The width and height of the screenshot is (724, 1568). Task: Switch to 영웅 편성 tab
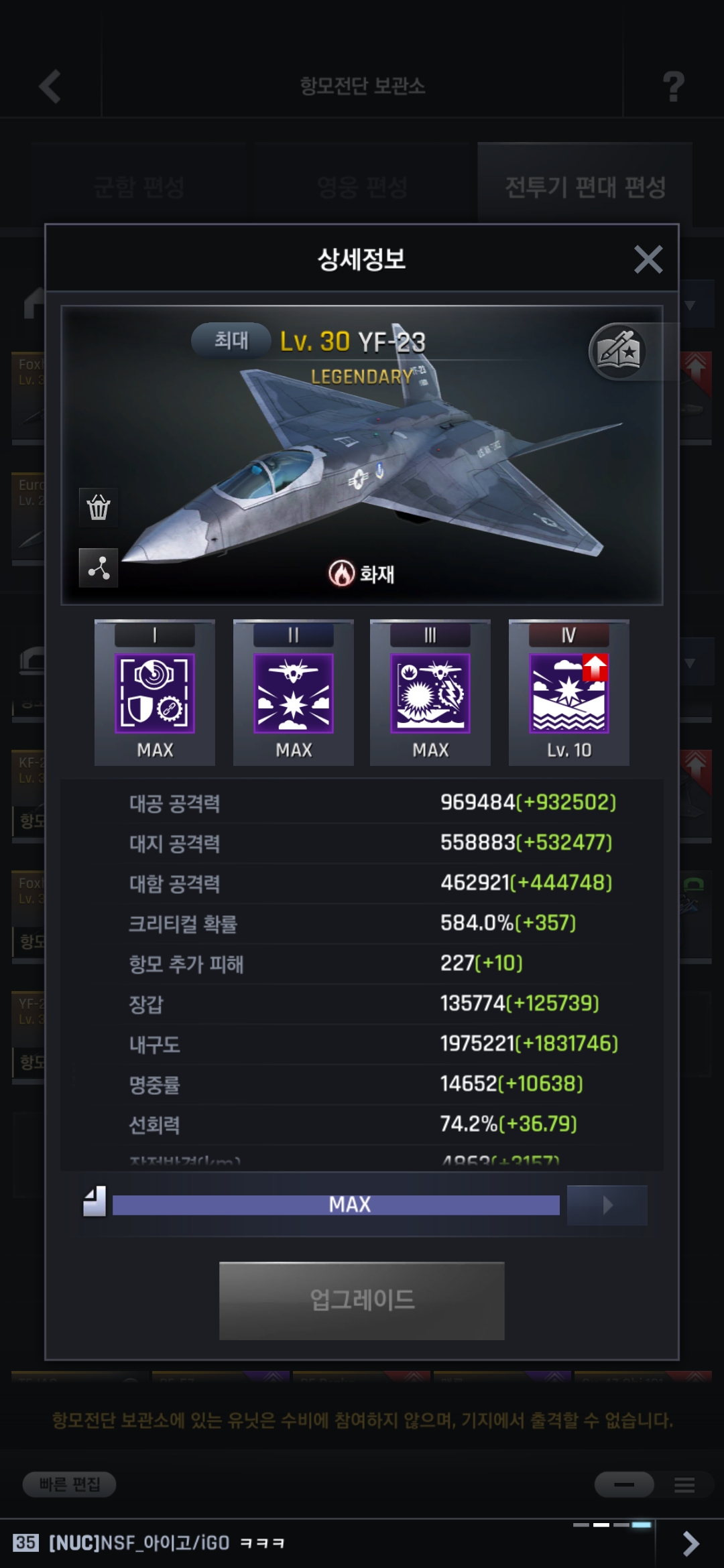[x=362, y=186]
